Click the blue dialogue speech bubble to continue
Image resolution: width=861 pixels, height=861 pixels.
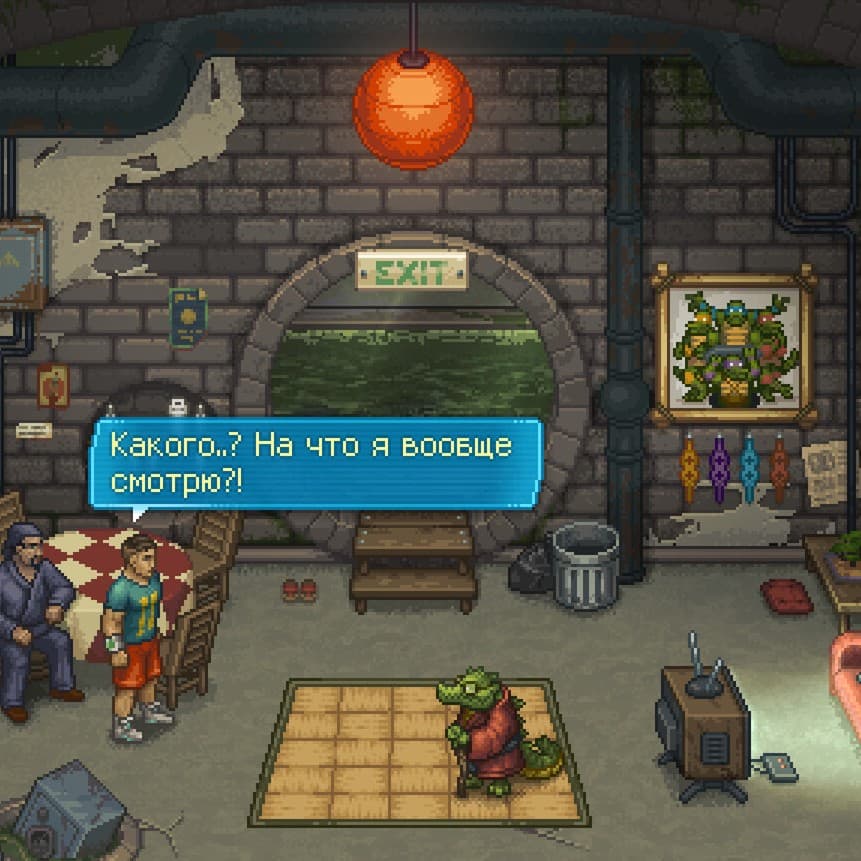coord(316,463)
